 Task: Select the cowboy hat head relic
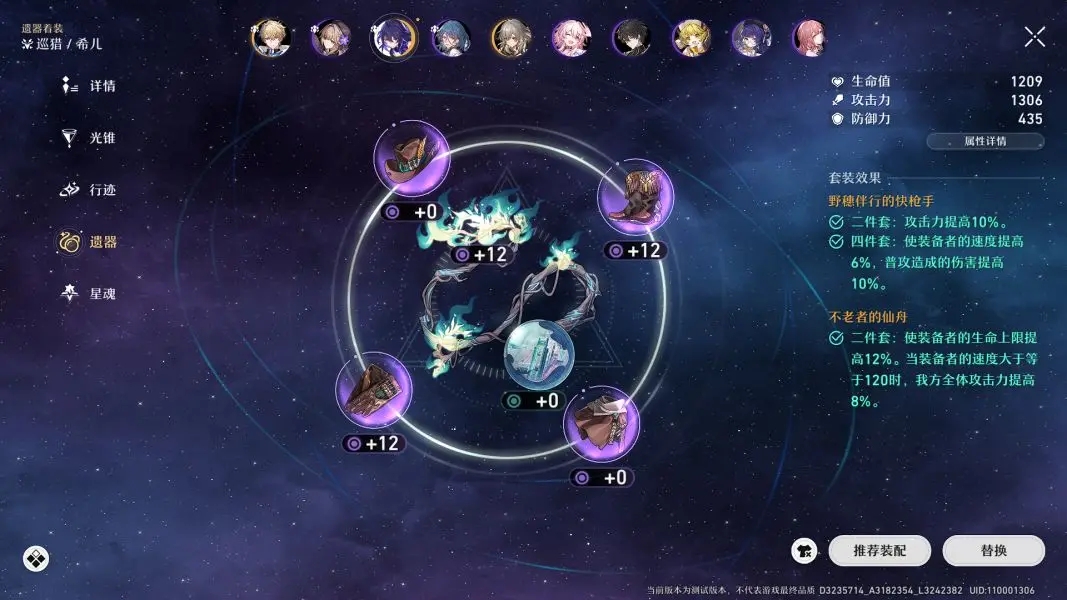(412, 159)
